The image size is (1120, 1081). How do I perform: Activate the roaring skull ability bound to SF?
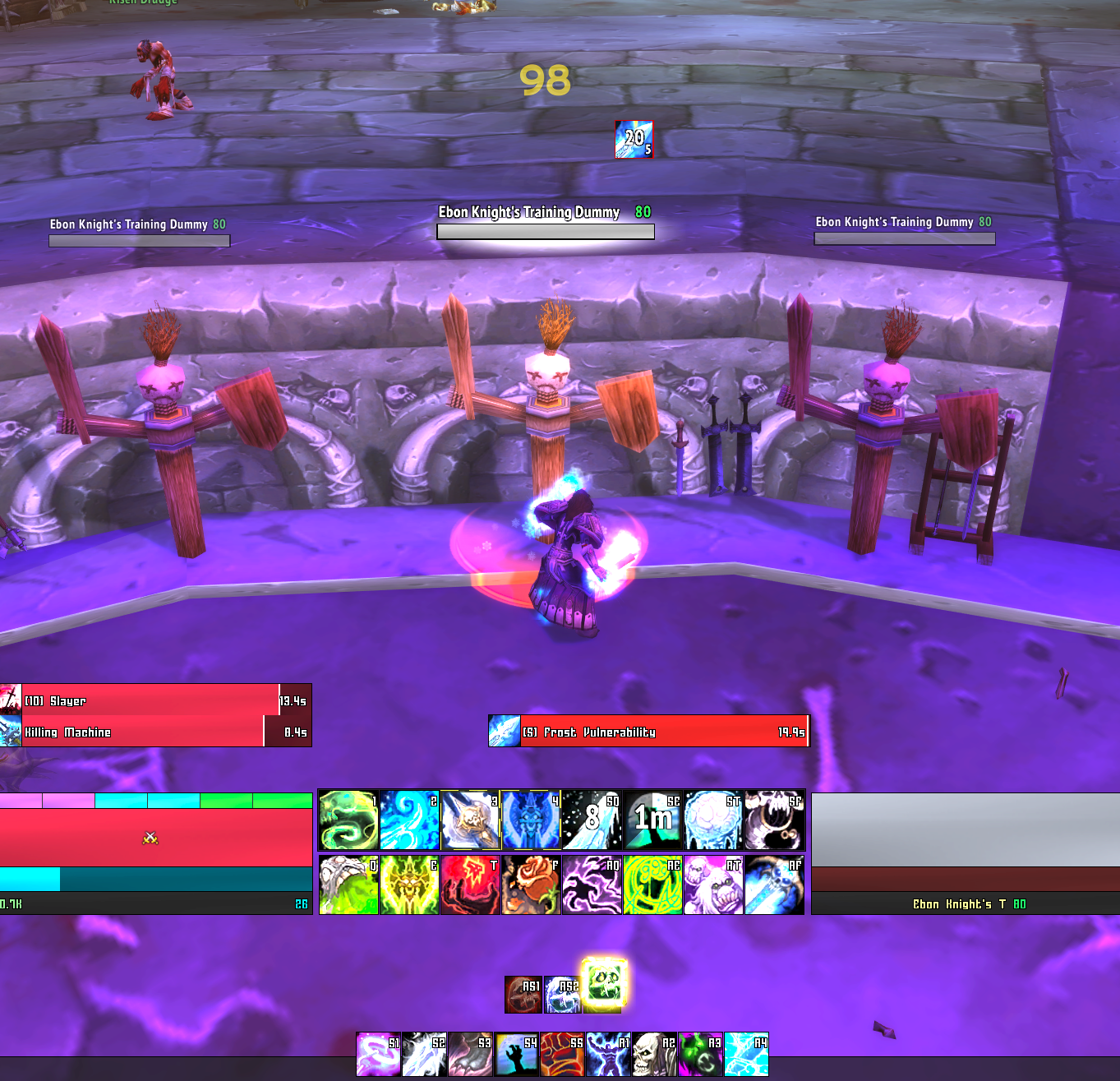point(774,820)
